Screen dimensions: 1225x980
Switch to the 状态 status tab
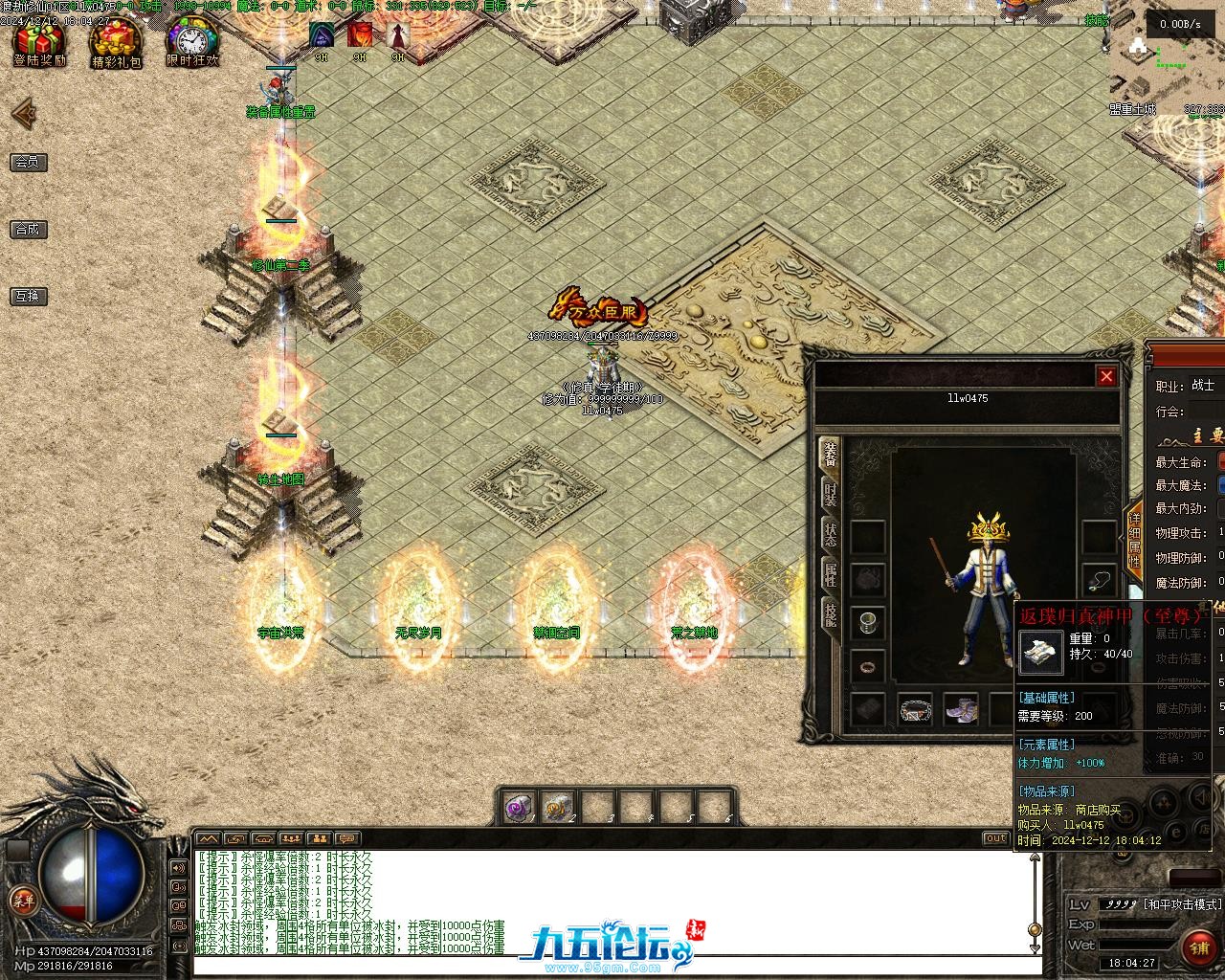point(830,533)
